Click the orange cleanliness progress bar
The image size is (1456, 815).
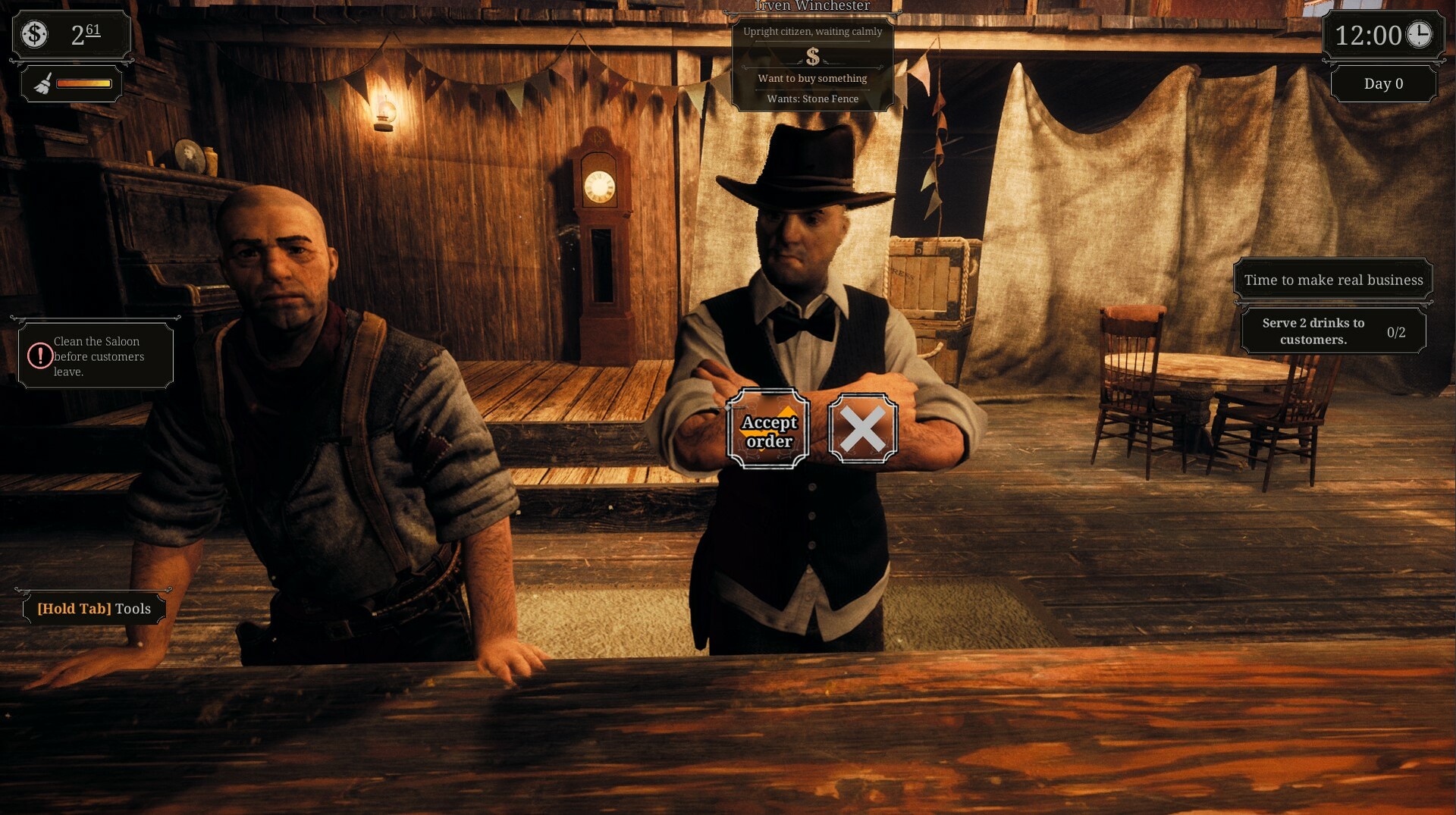(83, 83)
